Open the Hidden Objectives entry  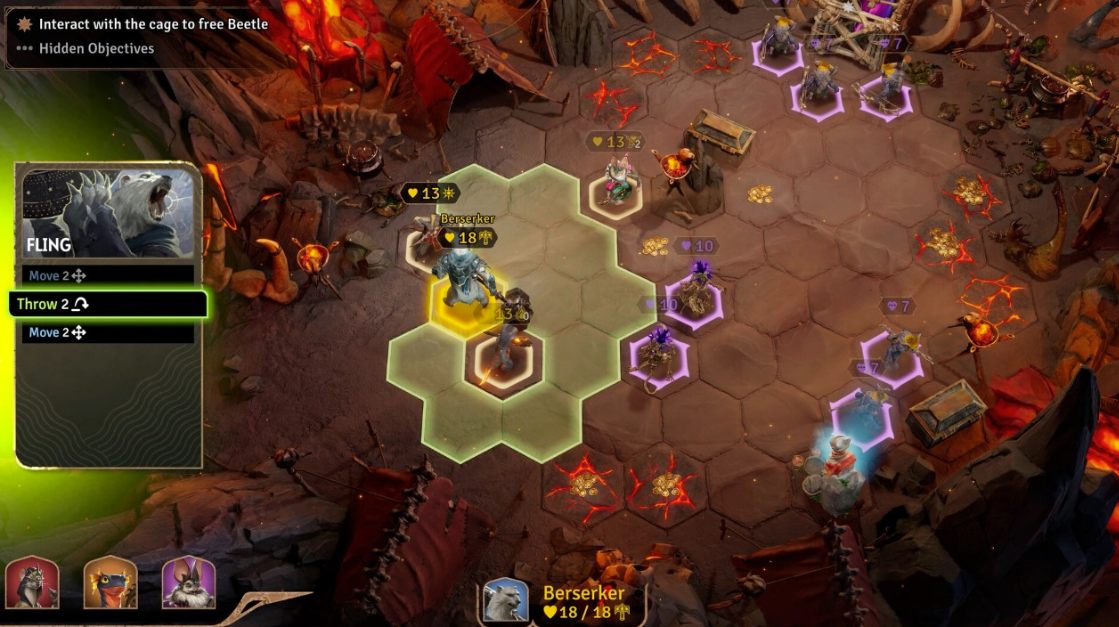[96, 48]
